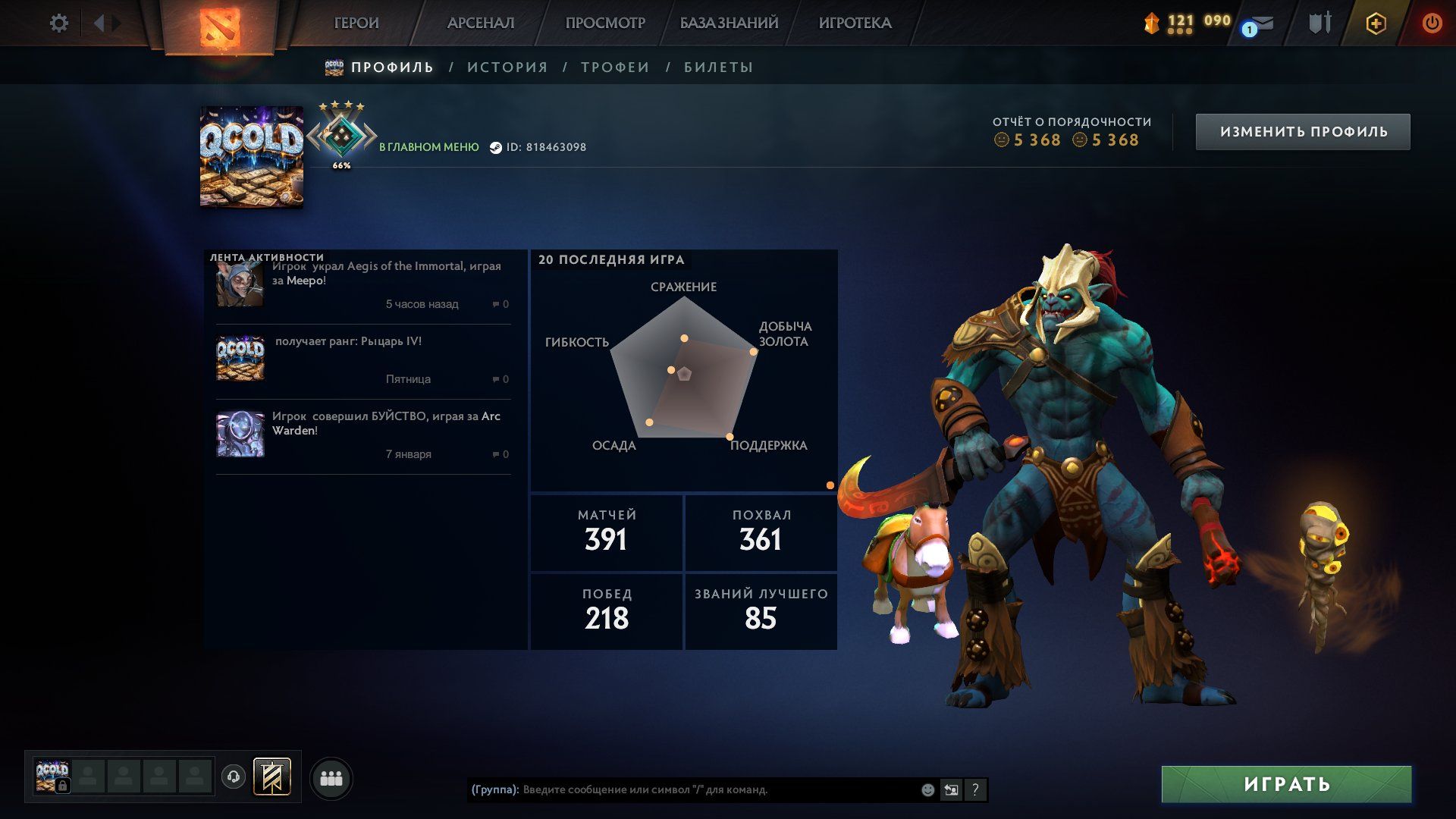
Task: Open the ИГРОТЕКА section
Action: (855, 24)
